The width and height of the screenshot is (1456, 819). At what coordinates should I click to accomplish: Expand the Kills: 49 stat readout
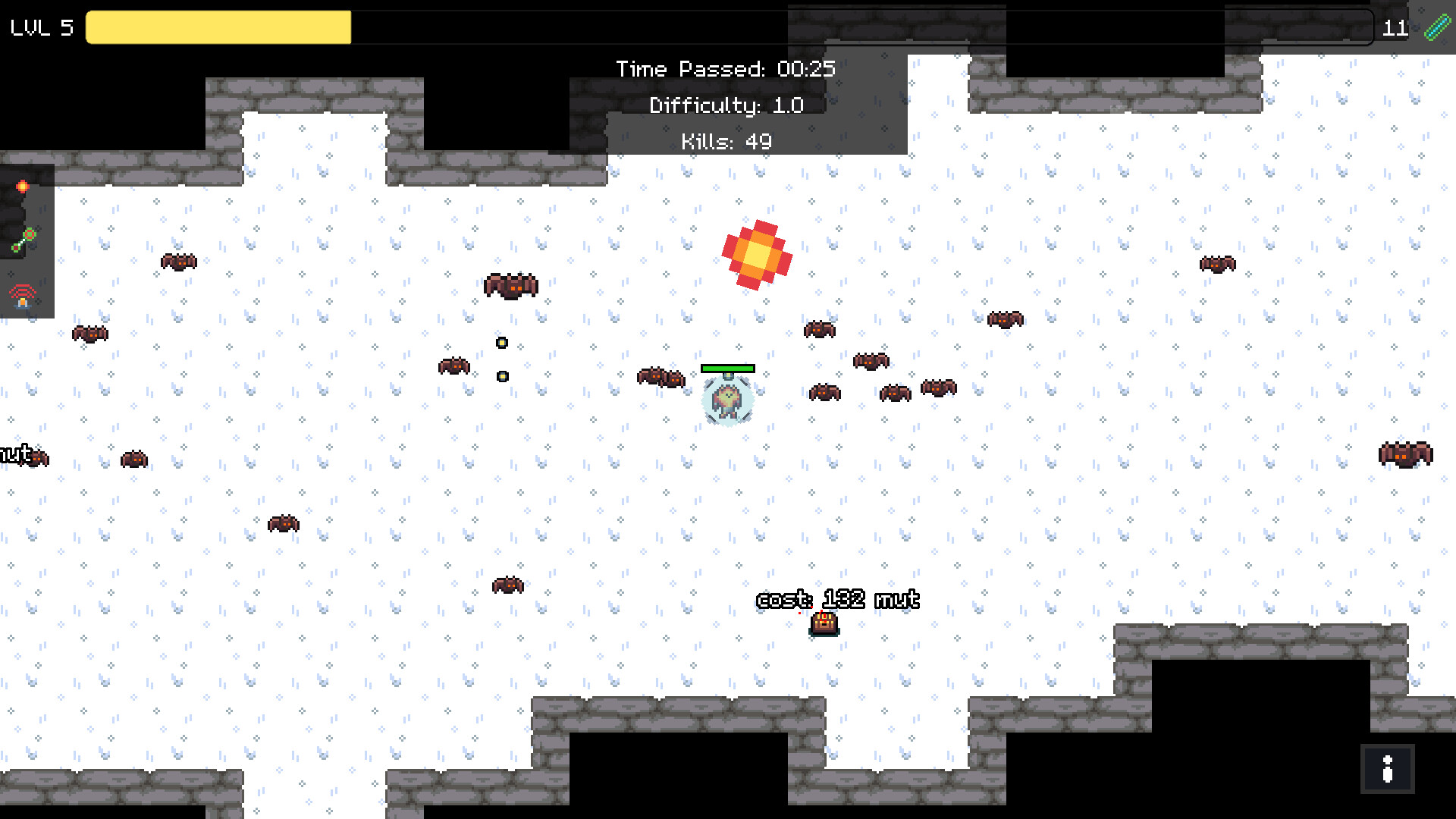[x=726, y=140]
